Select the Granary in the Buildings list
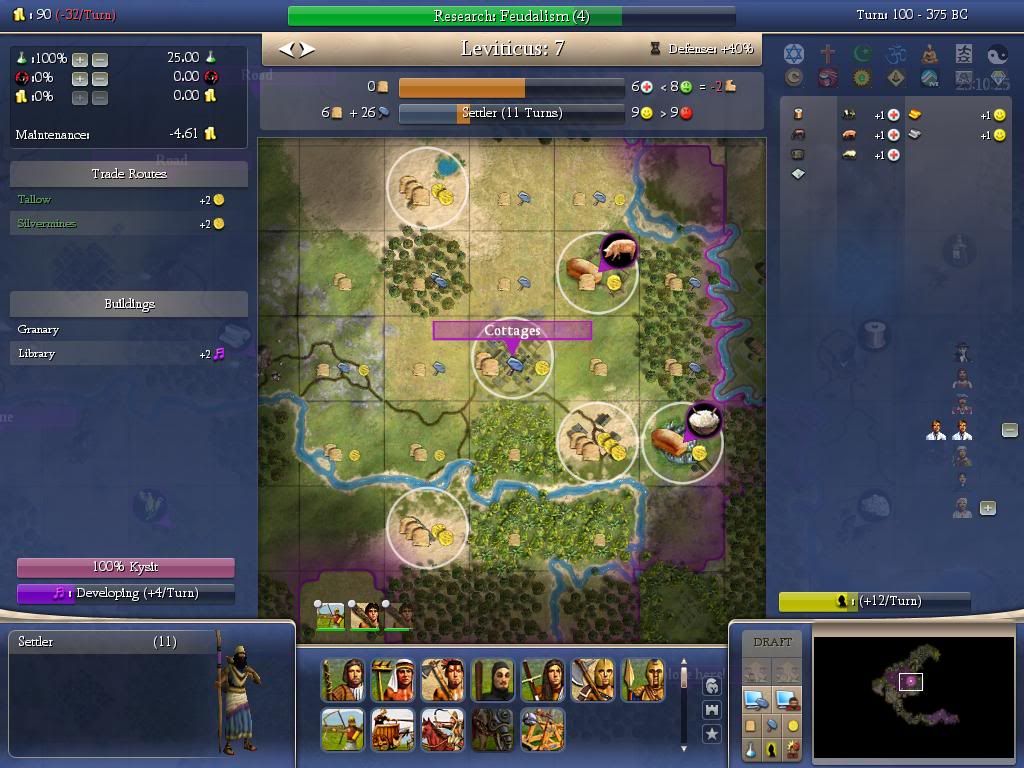This screenshot has width=1024, height=768. click(x=38, y=329)
